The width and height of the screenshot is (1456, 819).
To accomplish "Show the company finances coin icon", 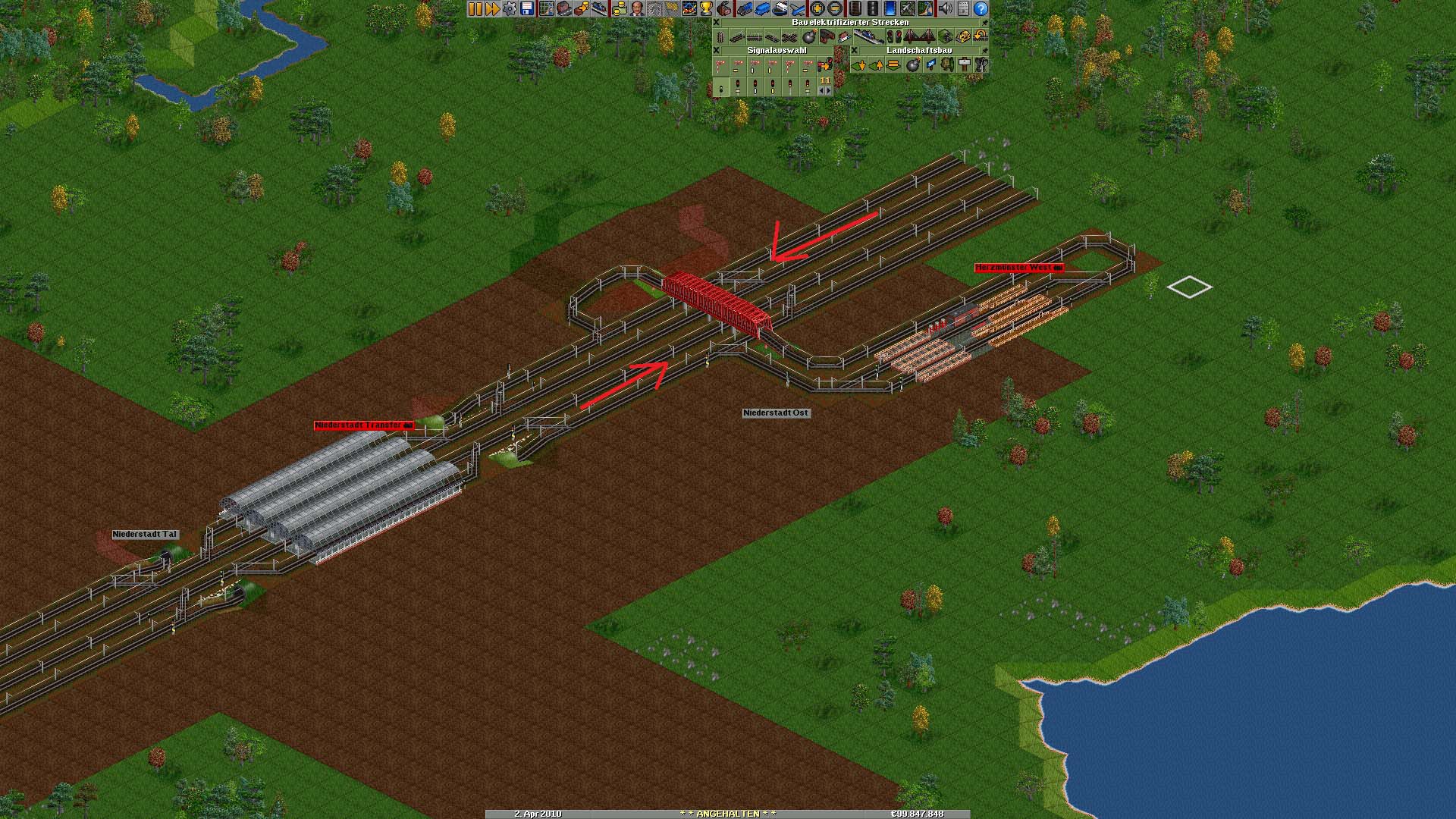I will point(620,8).
